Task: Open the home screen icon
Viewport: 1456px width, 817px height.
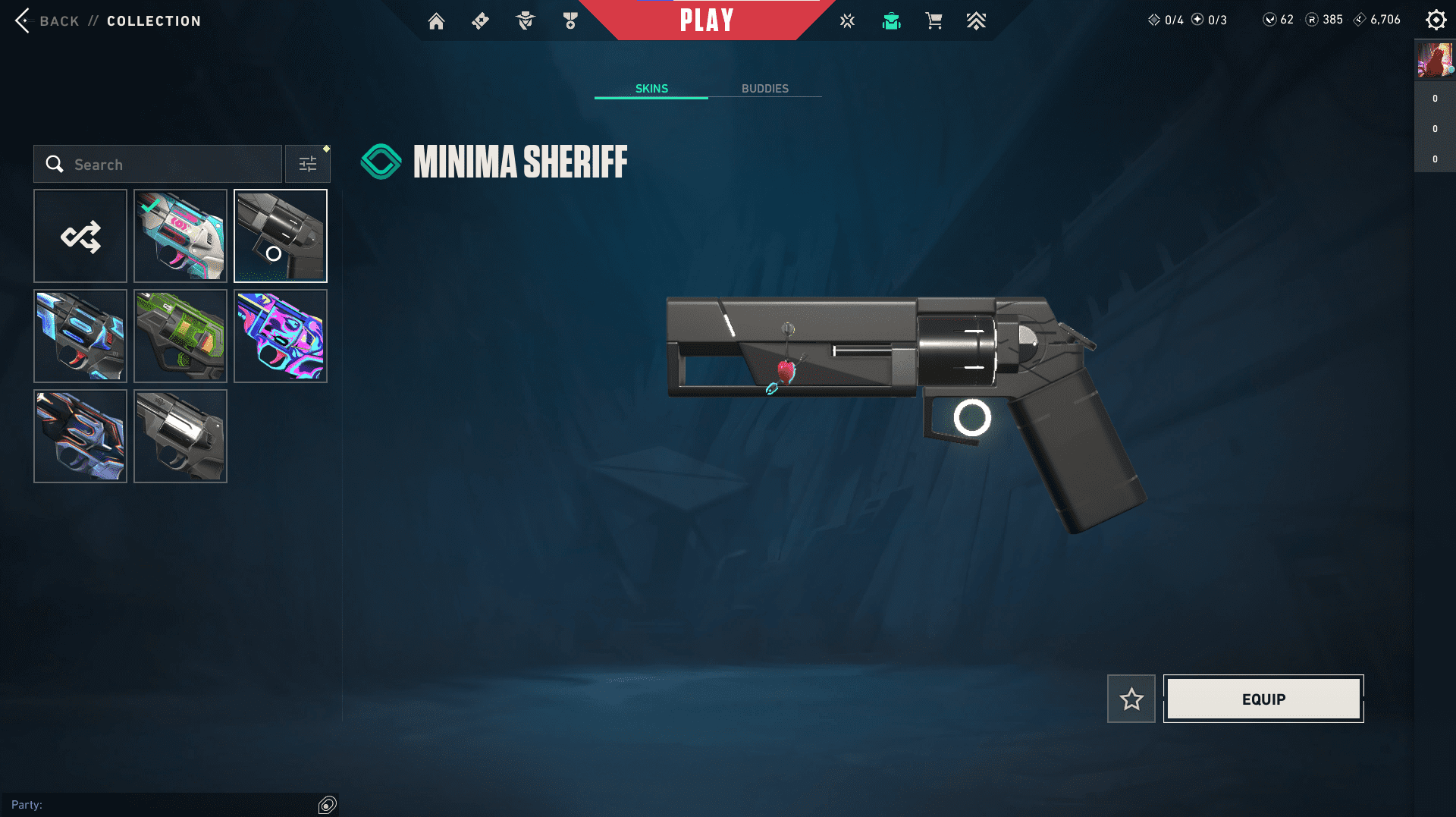Action: 436,21
